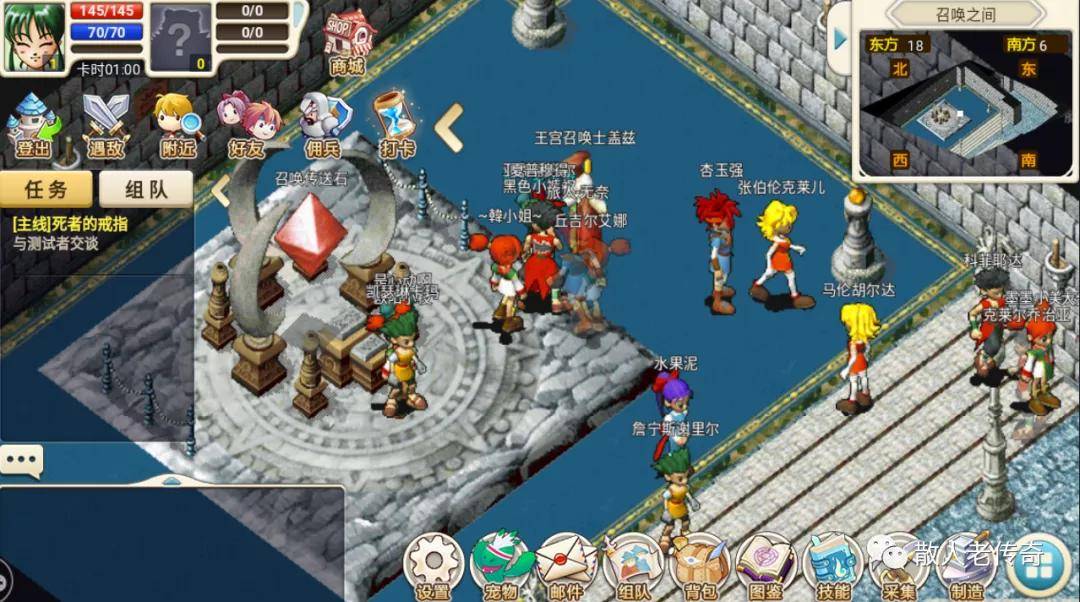Open the 背包 backpack inventory
Viewport: 1080px width, 602px height.
700,566
